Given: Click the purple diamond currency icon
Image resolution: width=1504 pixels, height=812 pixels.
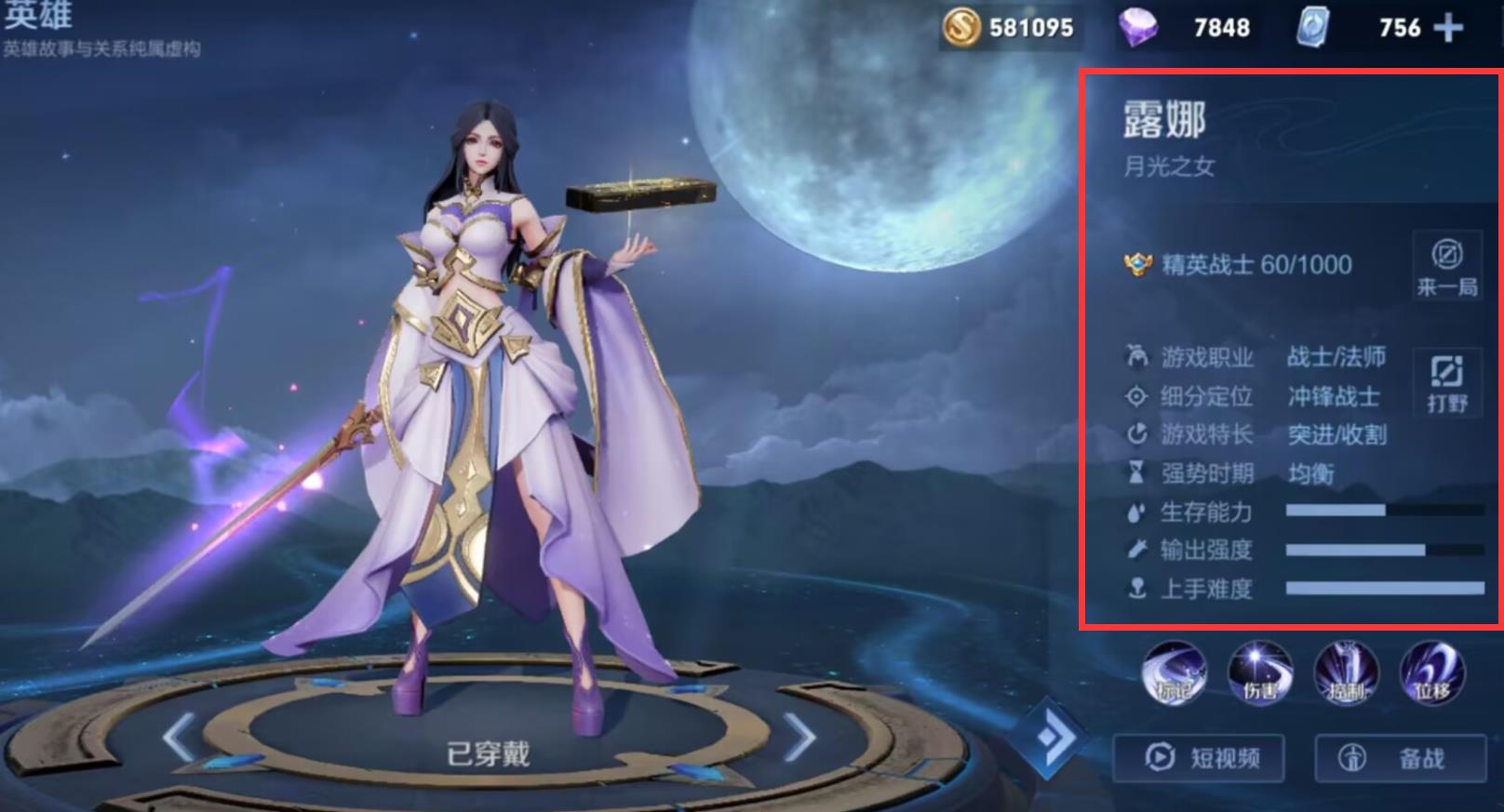Looking at the screenshot, I should click(x=1137, y=28).
